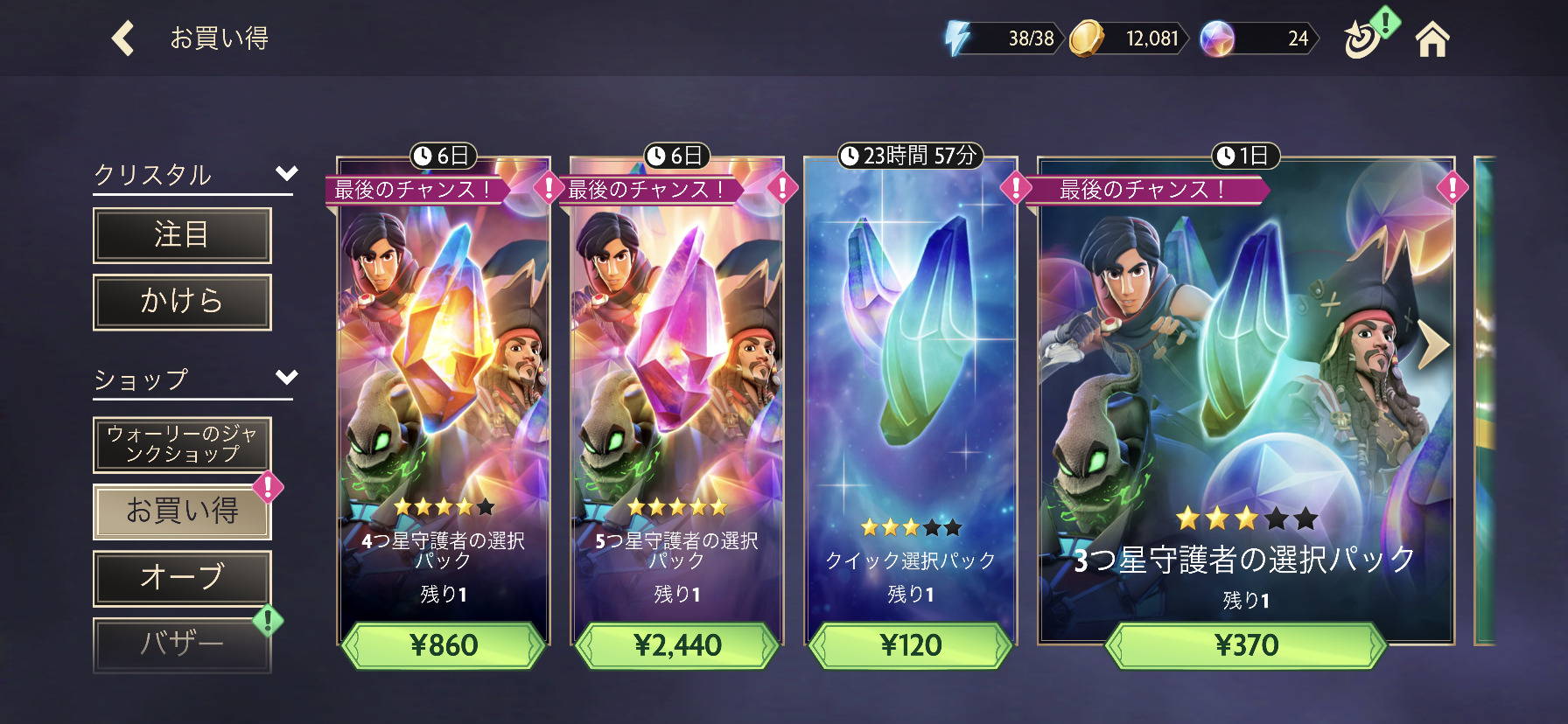Screen dimensions: 1568x724
Task: Purchase the 3-star guardian pack for ¥370
Action: point(1246,646)
